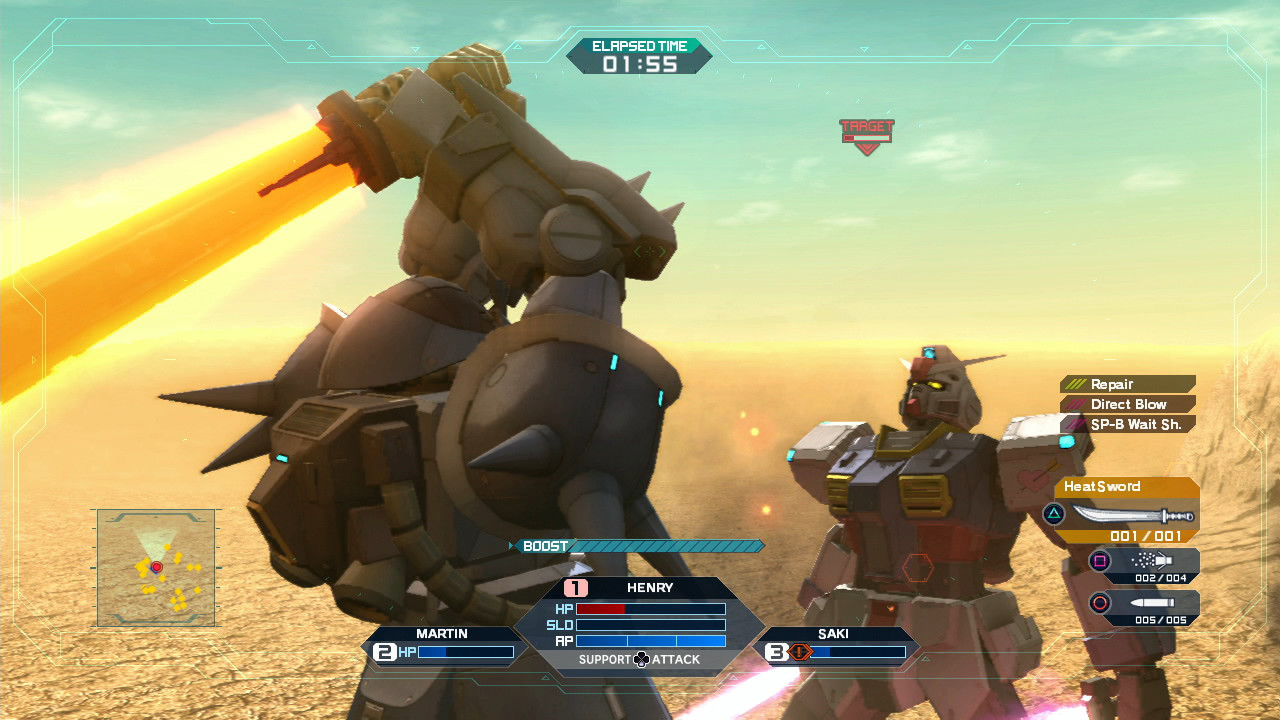
Task: Choose the Direct Blow skill entry
Action: 1128,404
